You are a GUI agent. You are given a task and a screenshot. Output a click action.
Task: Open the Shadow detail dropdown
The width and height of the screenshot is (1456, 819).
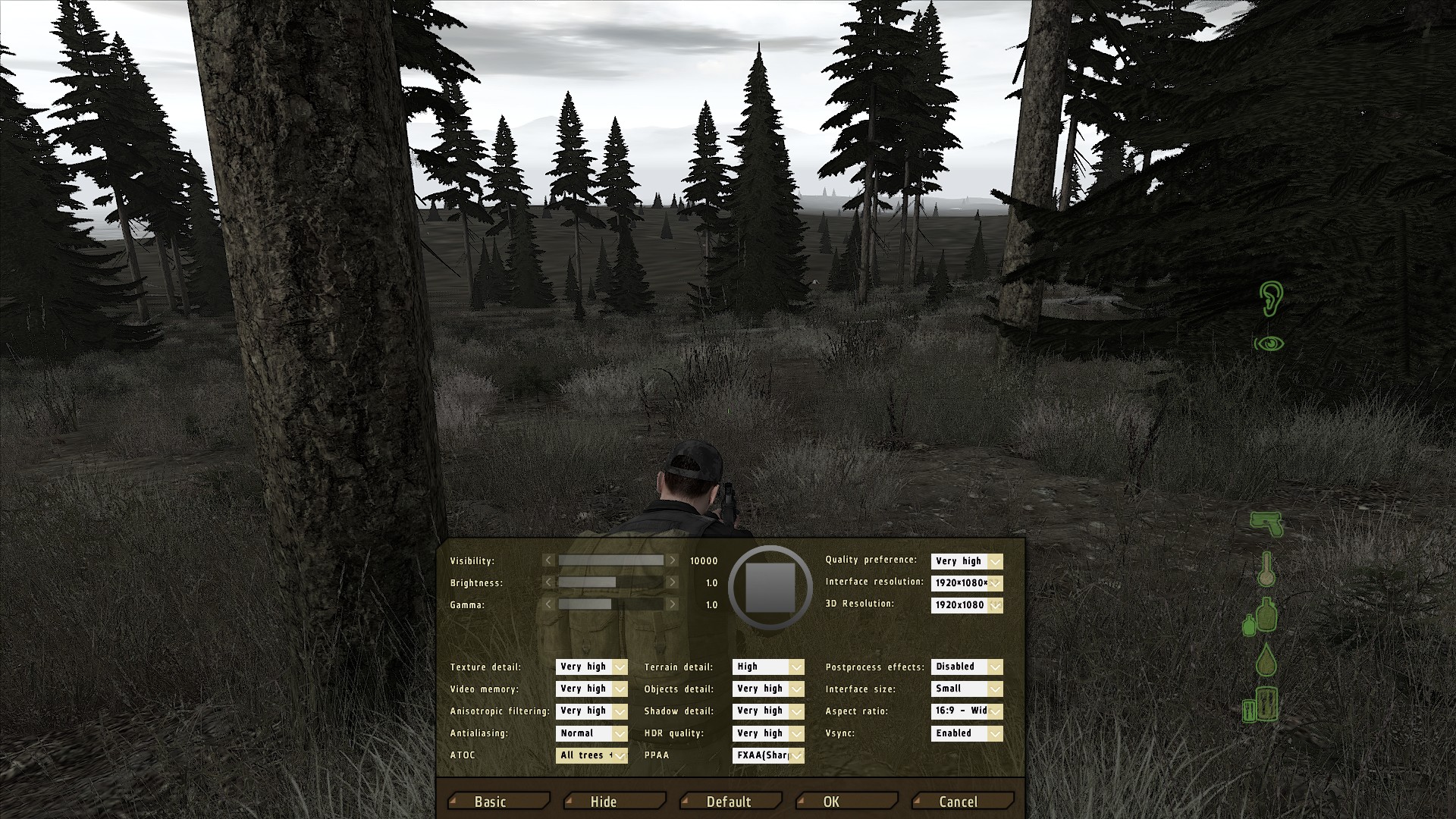click(768, 711)
